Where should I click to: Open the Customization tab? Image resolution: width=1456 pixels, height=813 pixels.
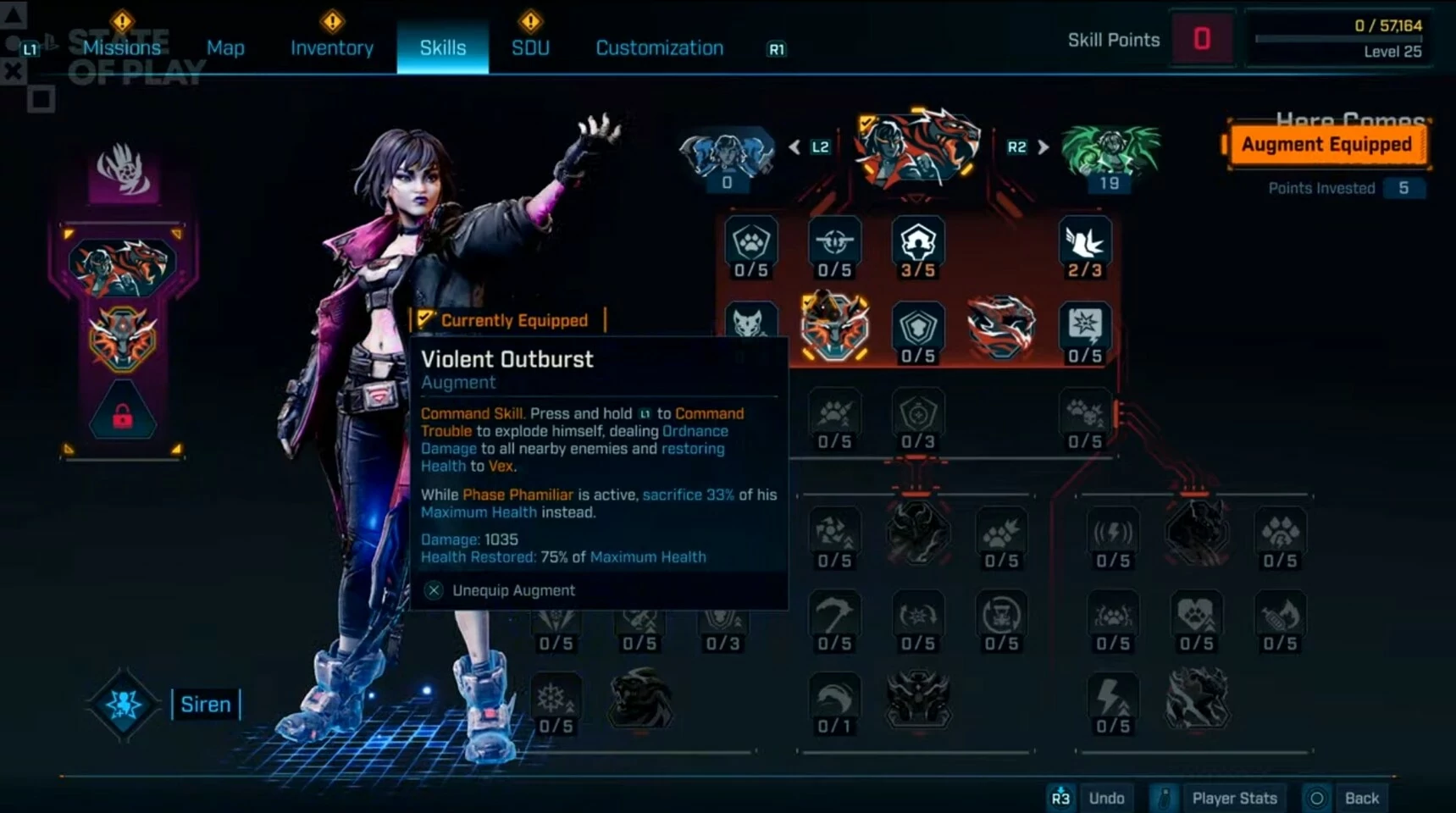point(658,47)
